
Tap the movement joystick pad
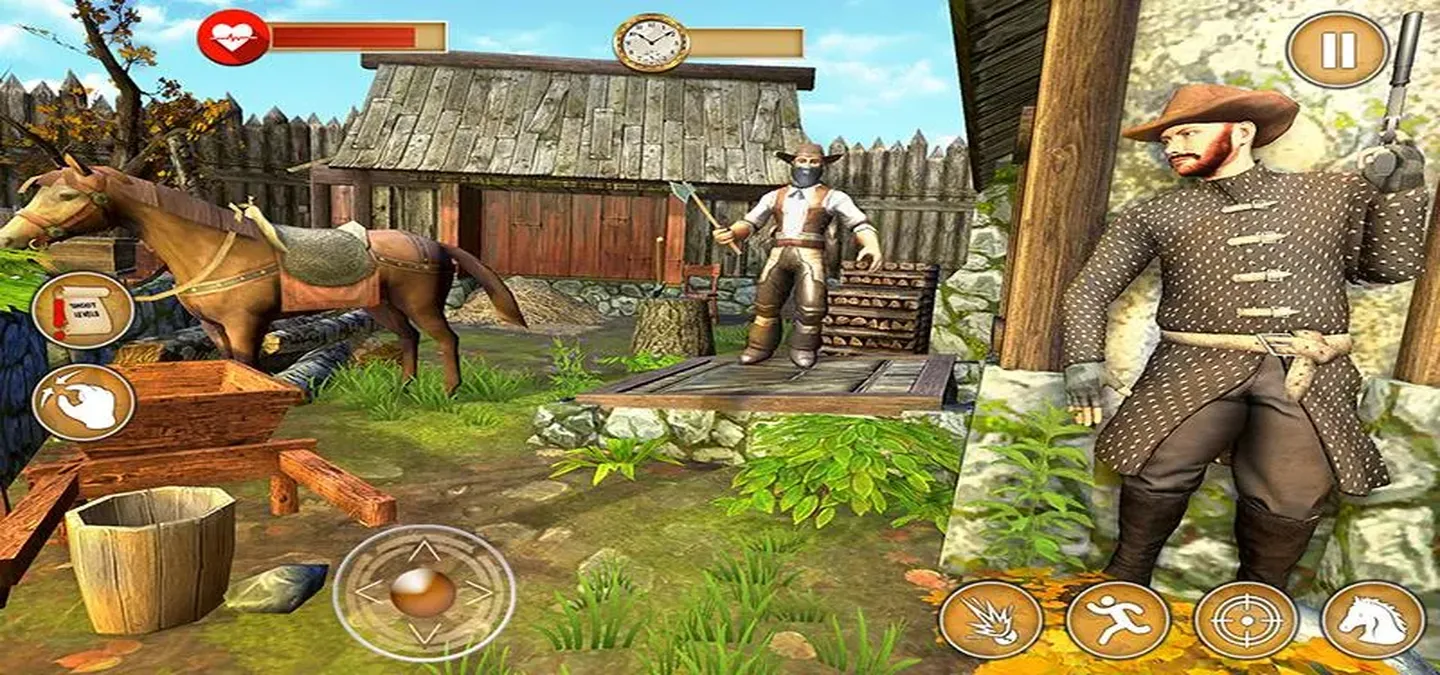pyautogui.click(x=423, y=592)
